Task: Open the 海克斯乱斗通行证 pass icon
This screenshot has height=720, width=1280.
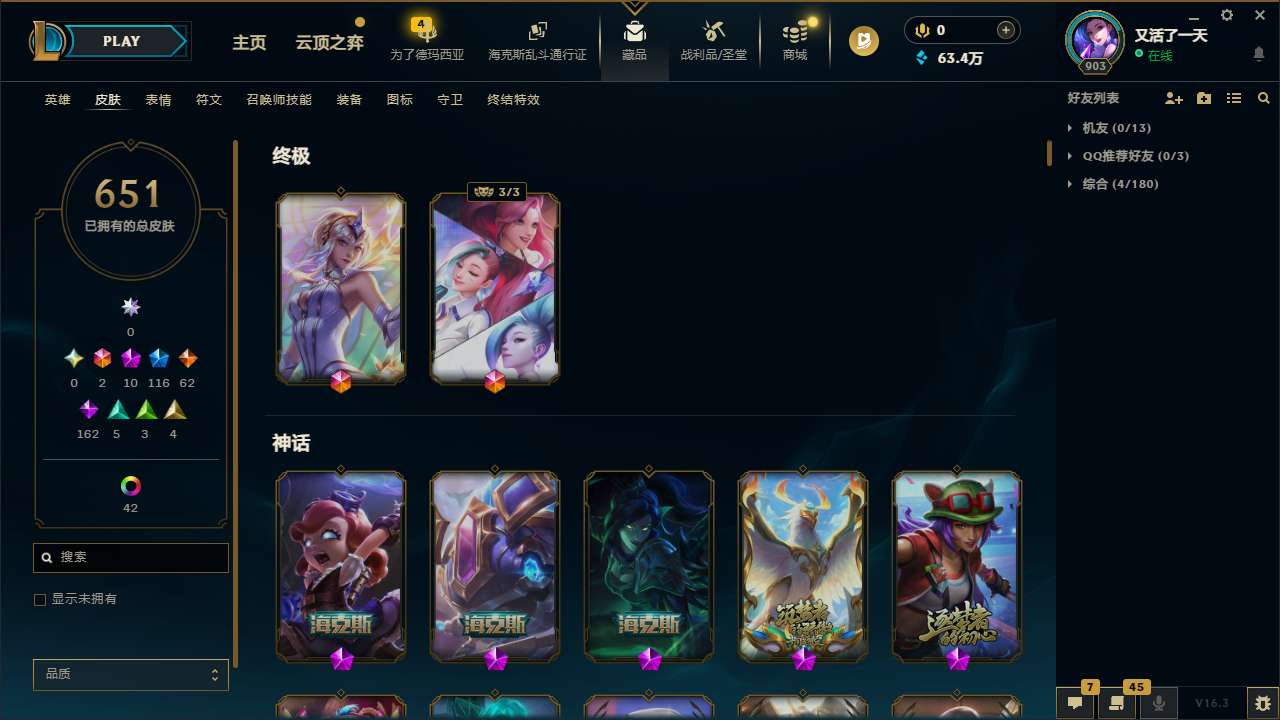Action: [x=537, y=40]
